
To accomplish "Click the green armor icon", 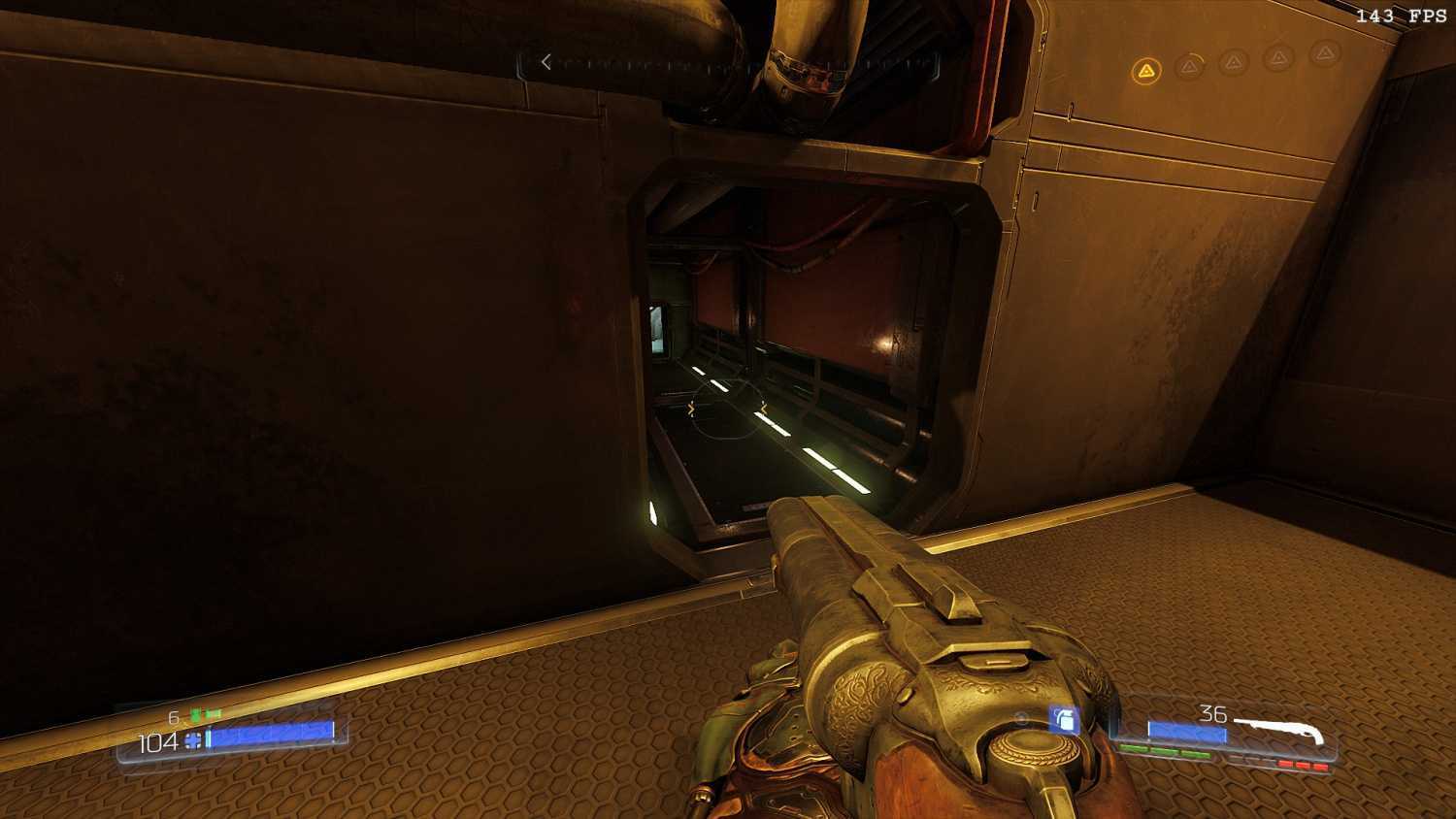I will [x=196, y=716].
